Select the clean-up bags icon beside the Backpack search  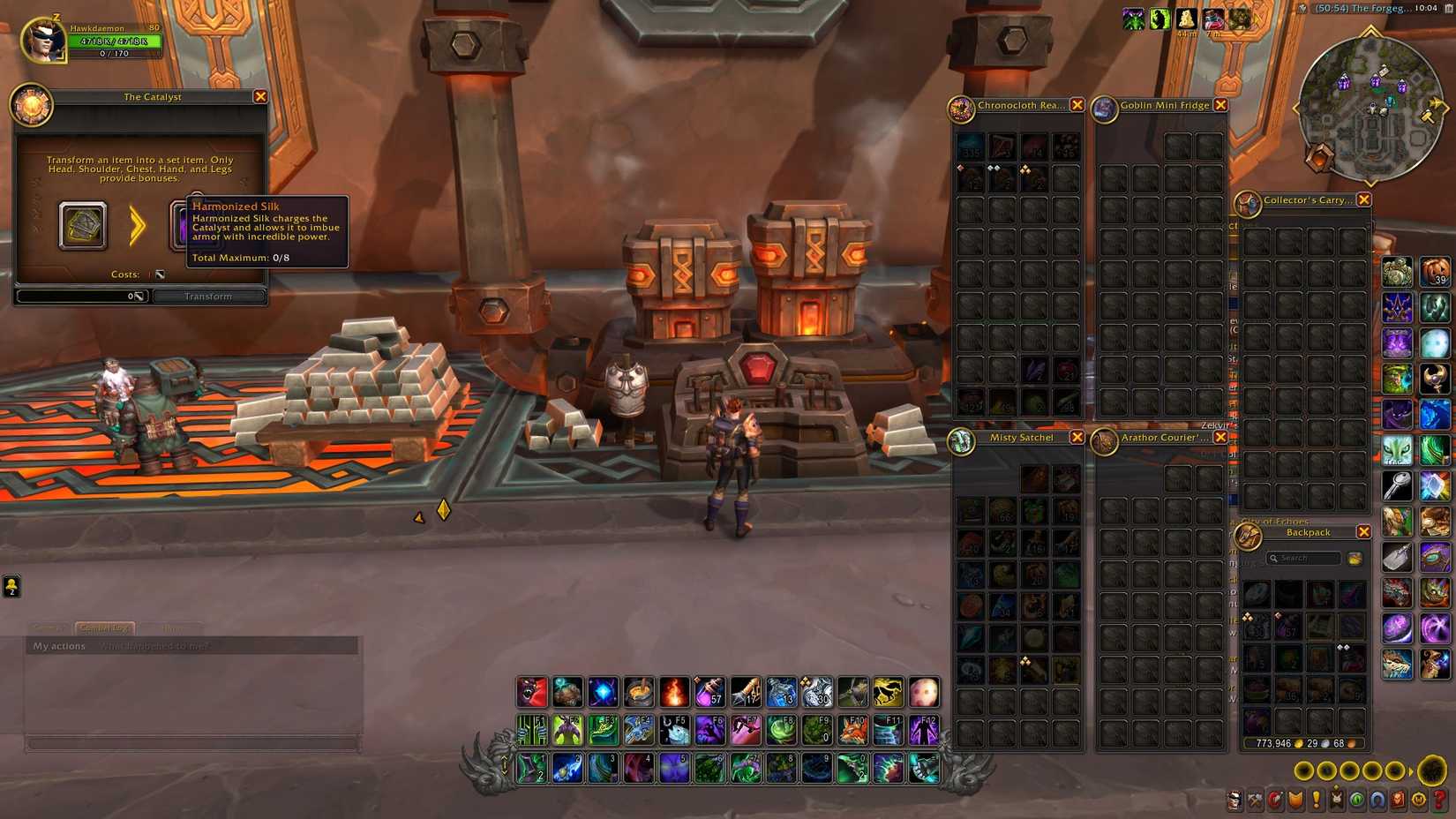1355,558
